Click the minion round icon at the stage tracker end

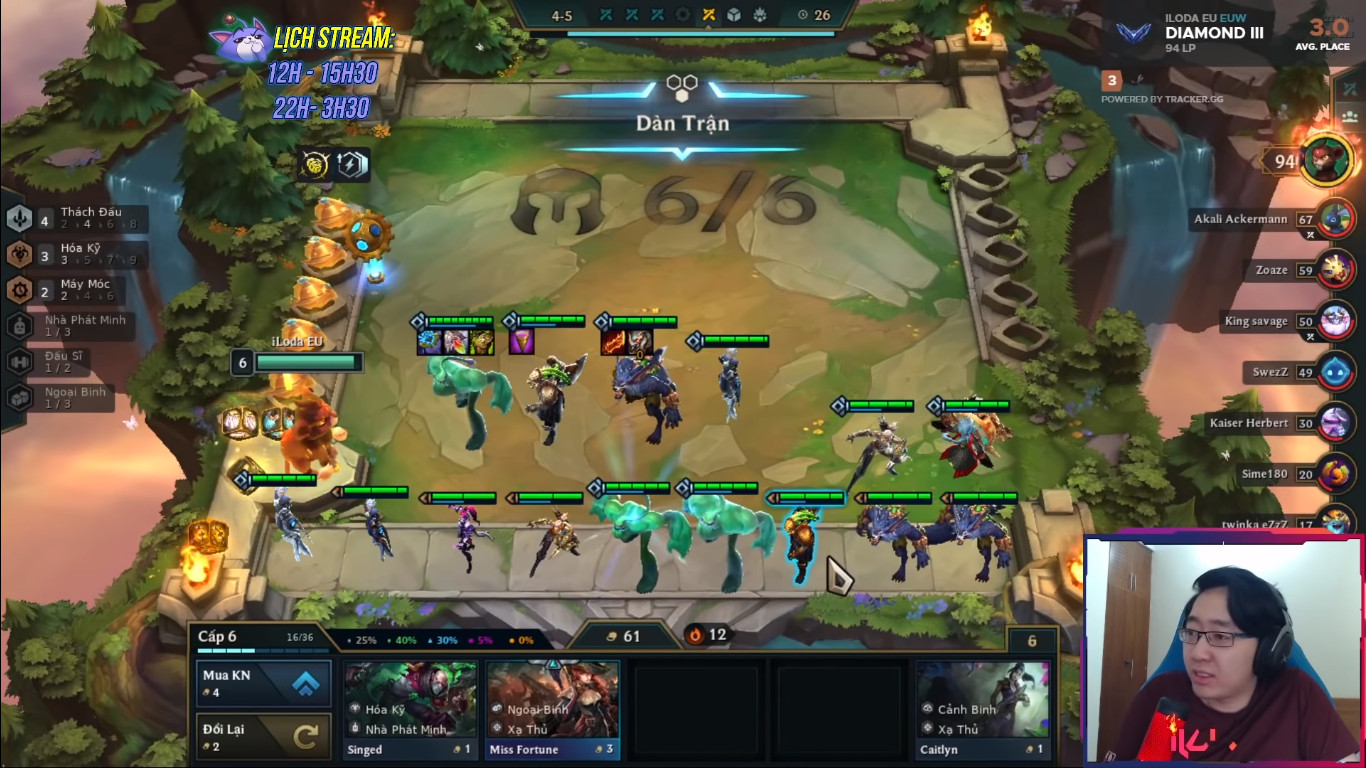(x=760, y=14)
